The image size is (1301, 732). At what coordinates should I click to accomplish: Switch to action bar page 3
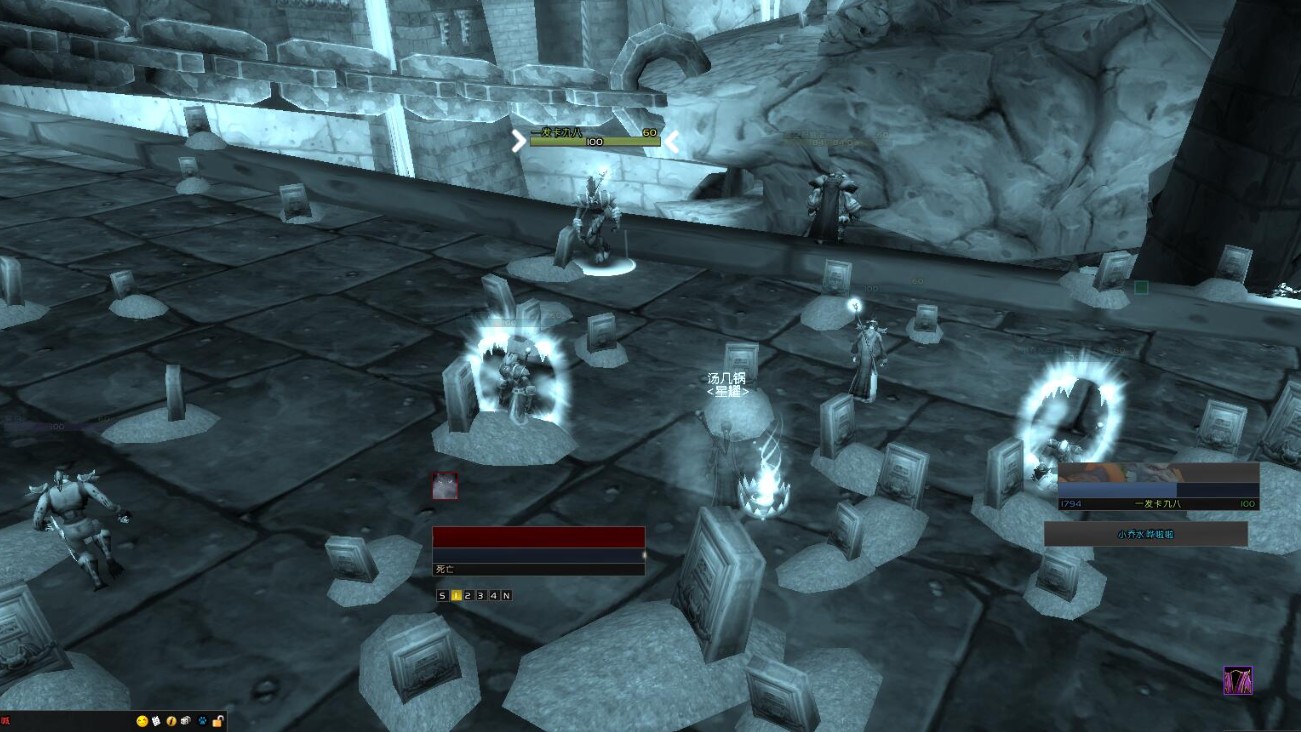(x=481, y=596)
